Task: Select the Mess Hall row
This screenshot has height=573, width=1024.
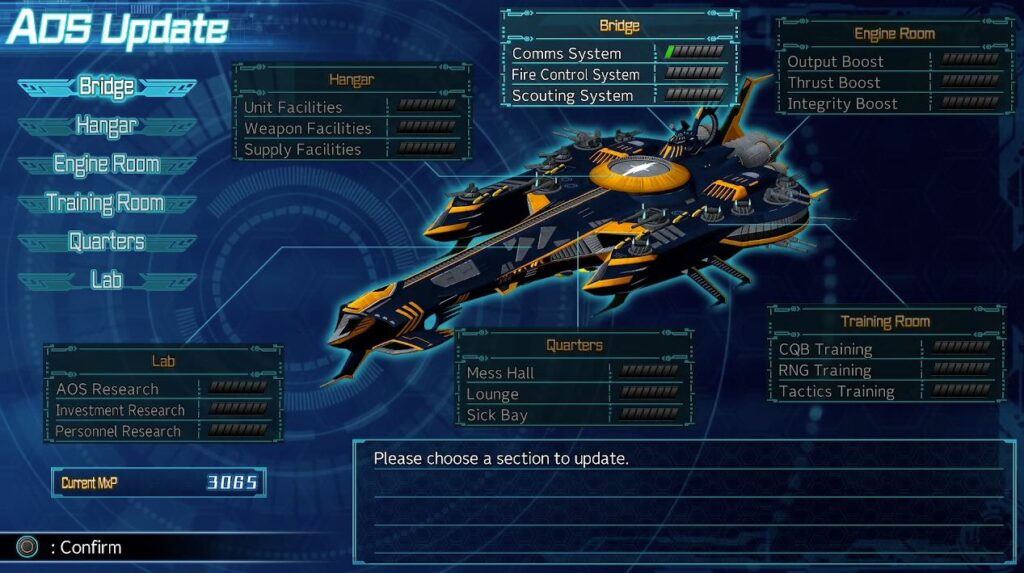Action: [x=572, y=373]
